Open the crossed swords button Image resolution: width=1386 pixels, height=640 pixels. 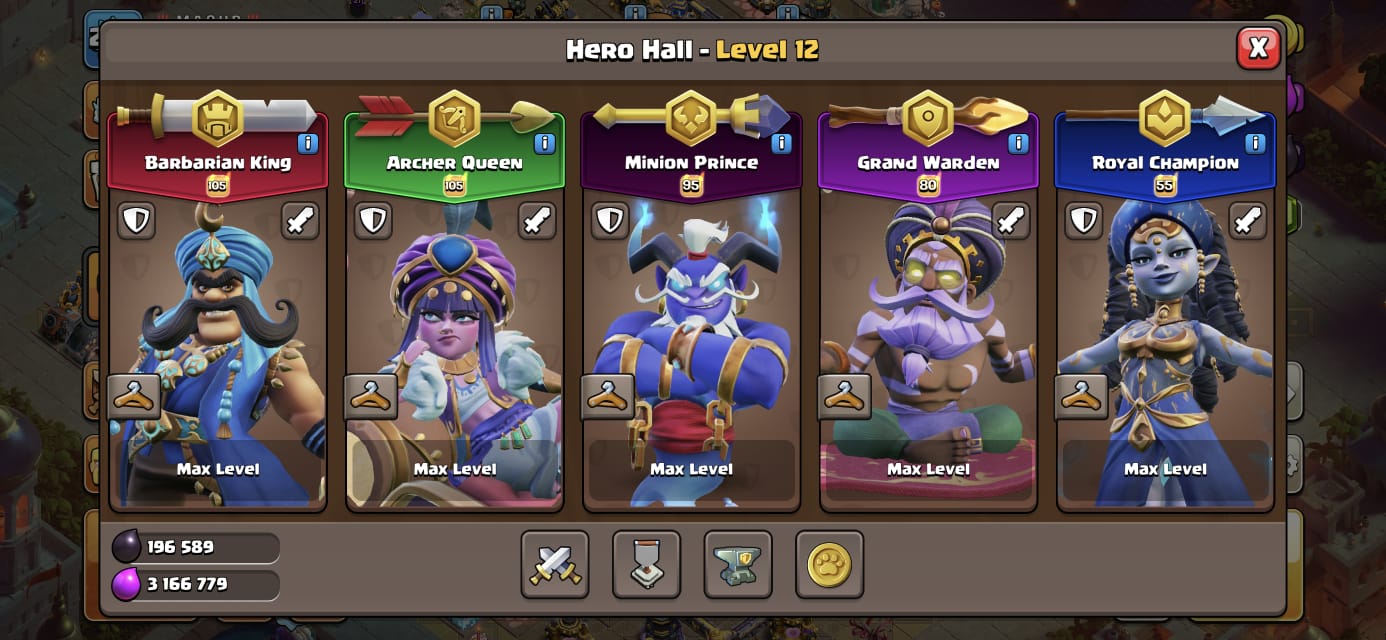pyautogui.click(x=555, y=565)
